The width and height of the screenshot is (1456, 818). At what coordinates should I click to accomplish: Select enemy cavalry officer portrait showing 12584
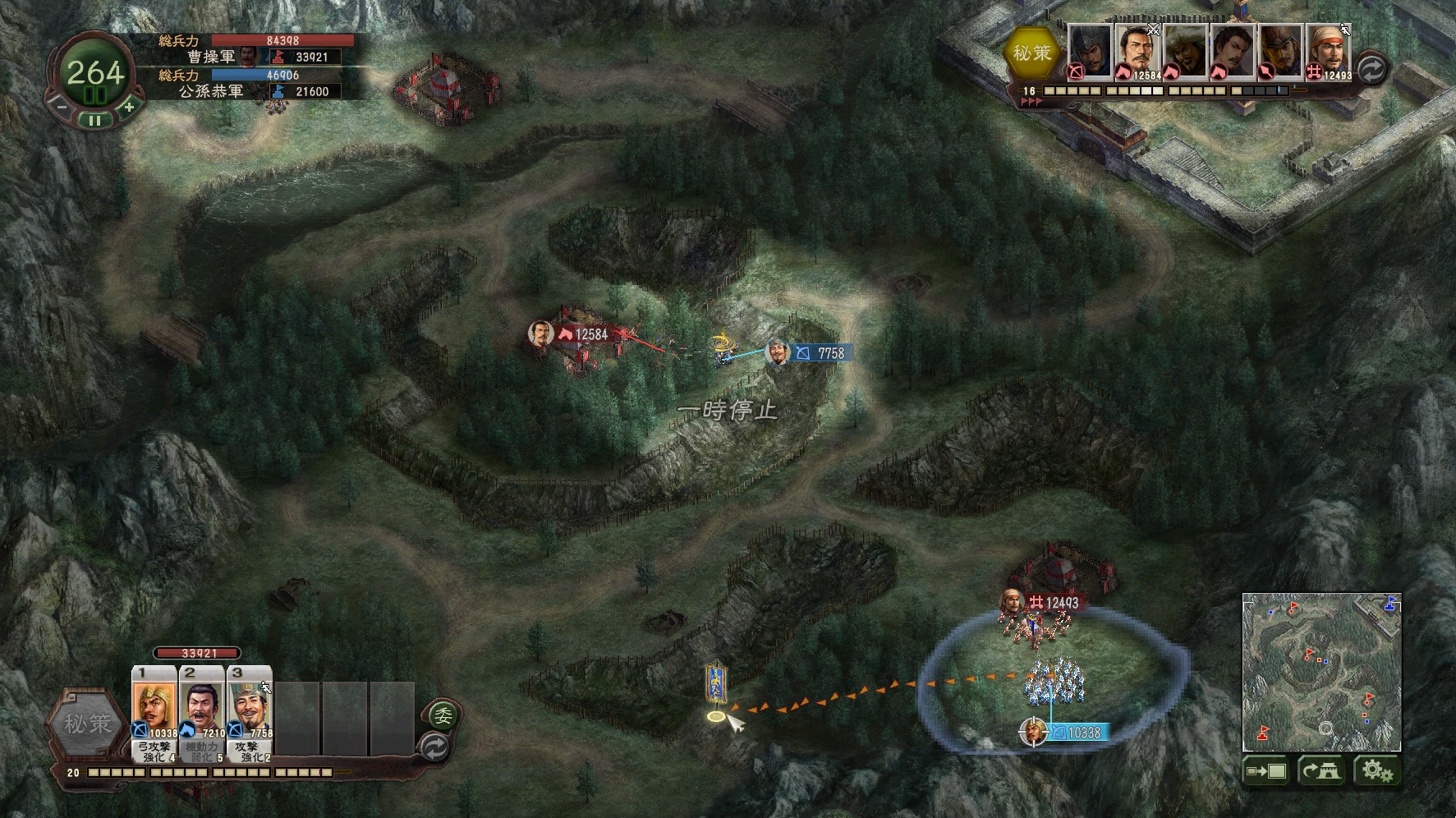click(x=1137, y=52)
